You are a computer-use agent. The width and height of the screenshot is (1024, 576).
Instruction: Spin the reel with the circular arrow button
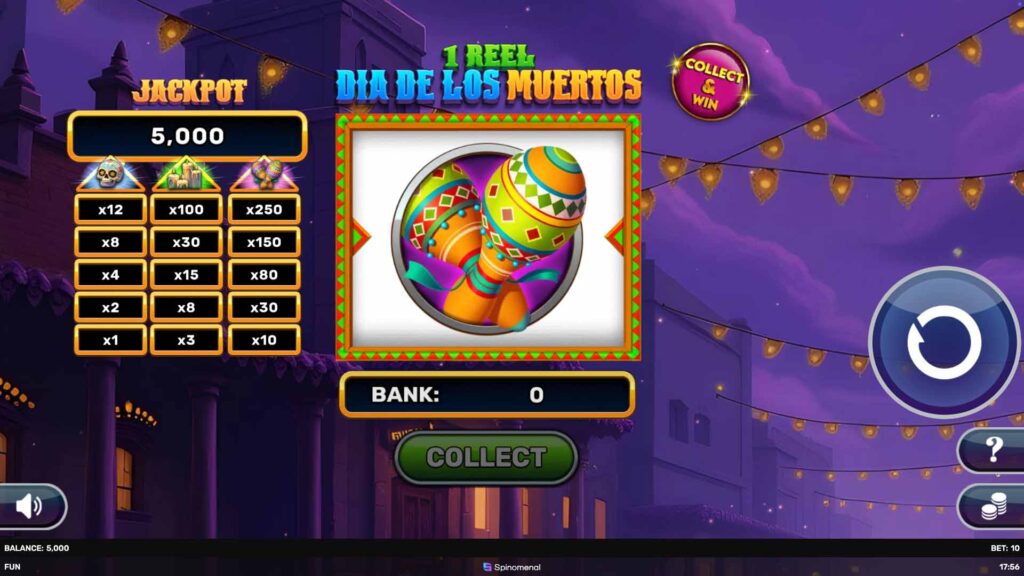click(x=944, y=342)
